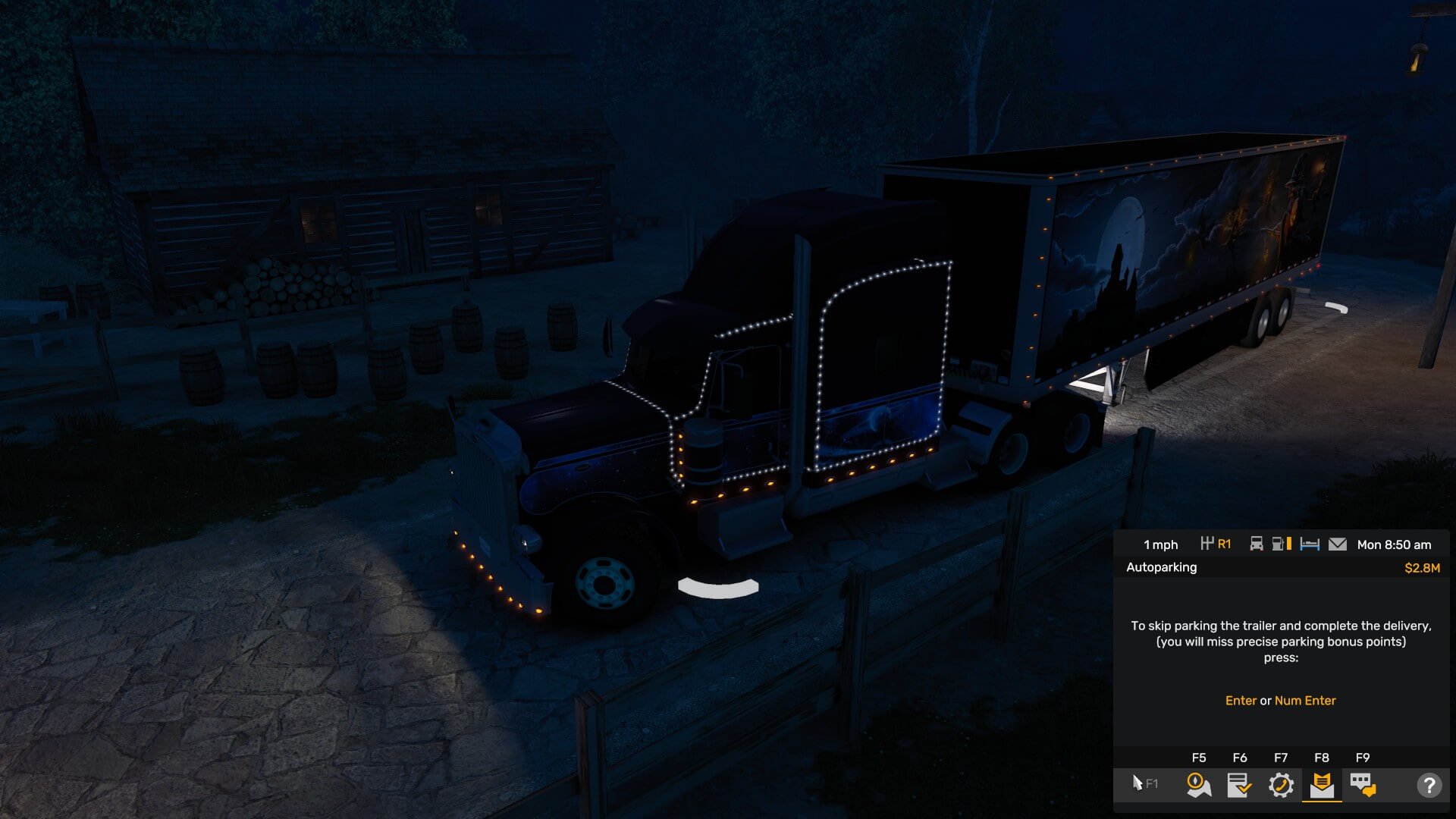Click the question mark help button
This screenshot has width=1456, height=819.
click(x=1429, y=785)
